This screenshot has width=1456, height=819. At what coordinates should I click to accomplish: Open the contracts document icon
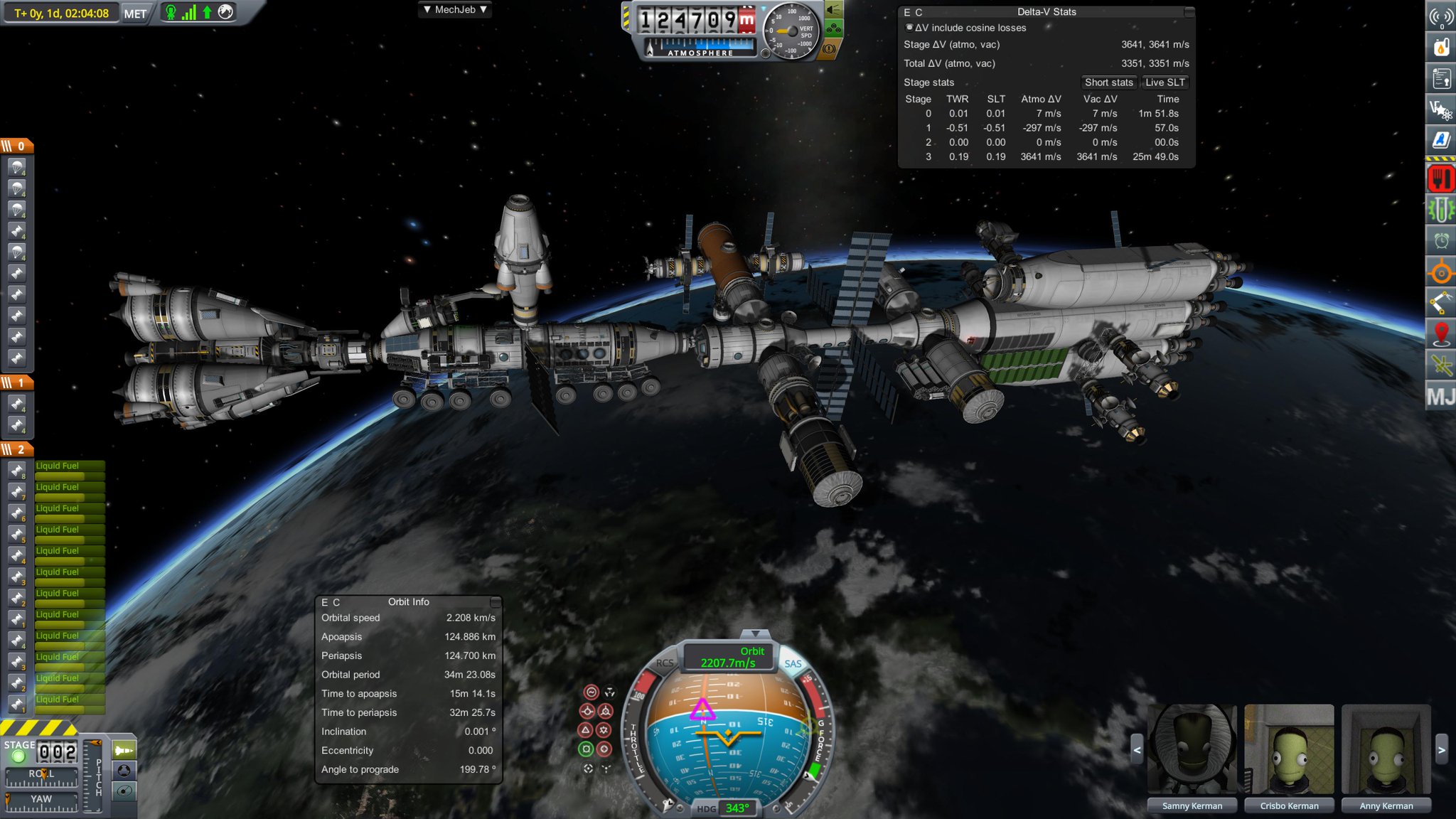coord(1442,77)
